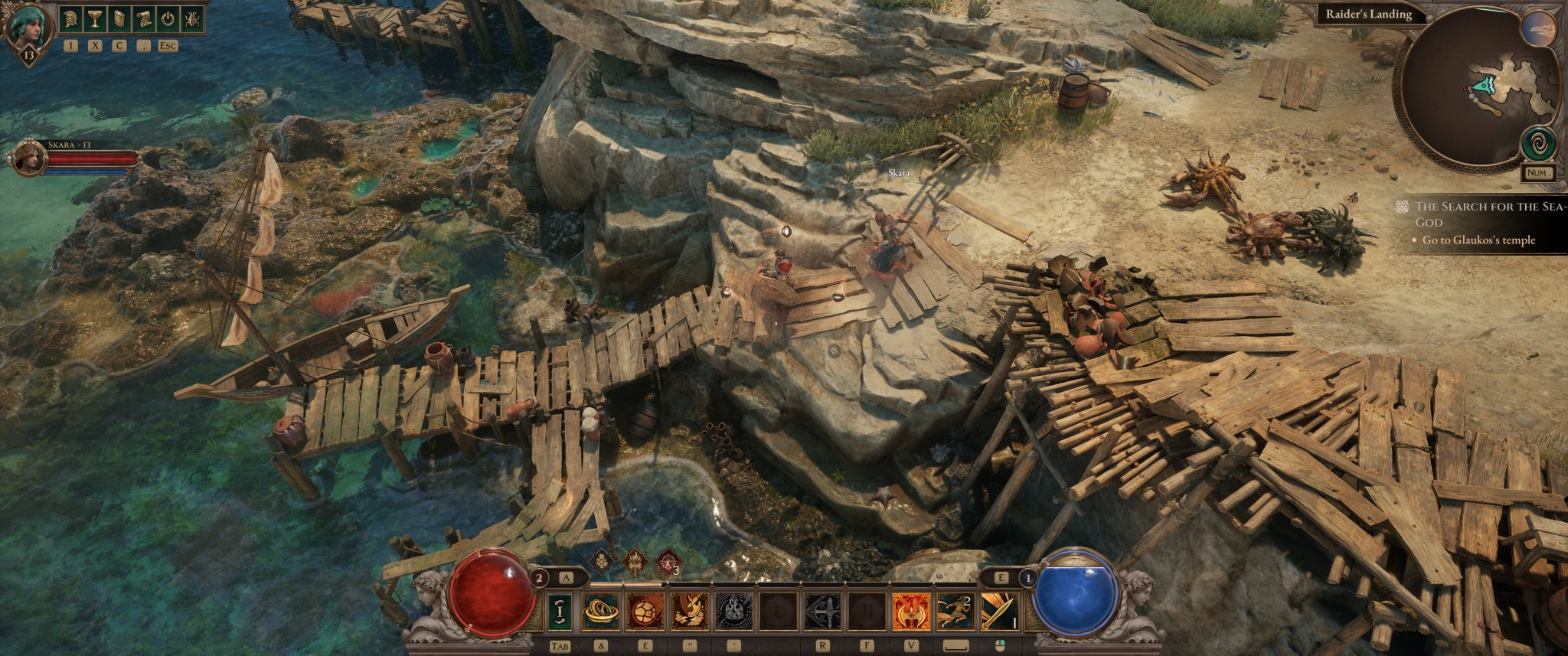Select the crossbow skill slot
Screen dimensions: 1568x656
[822, 611]
